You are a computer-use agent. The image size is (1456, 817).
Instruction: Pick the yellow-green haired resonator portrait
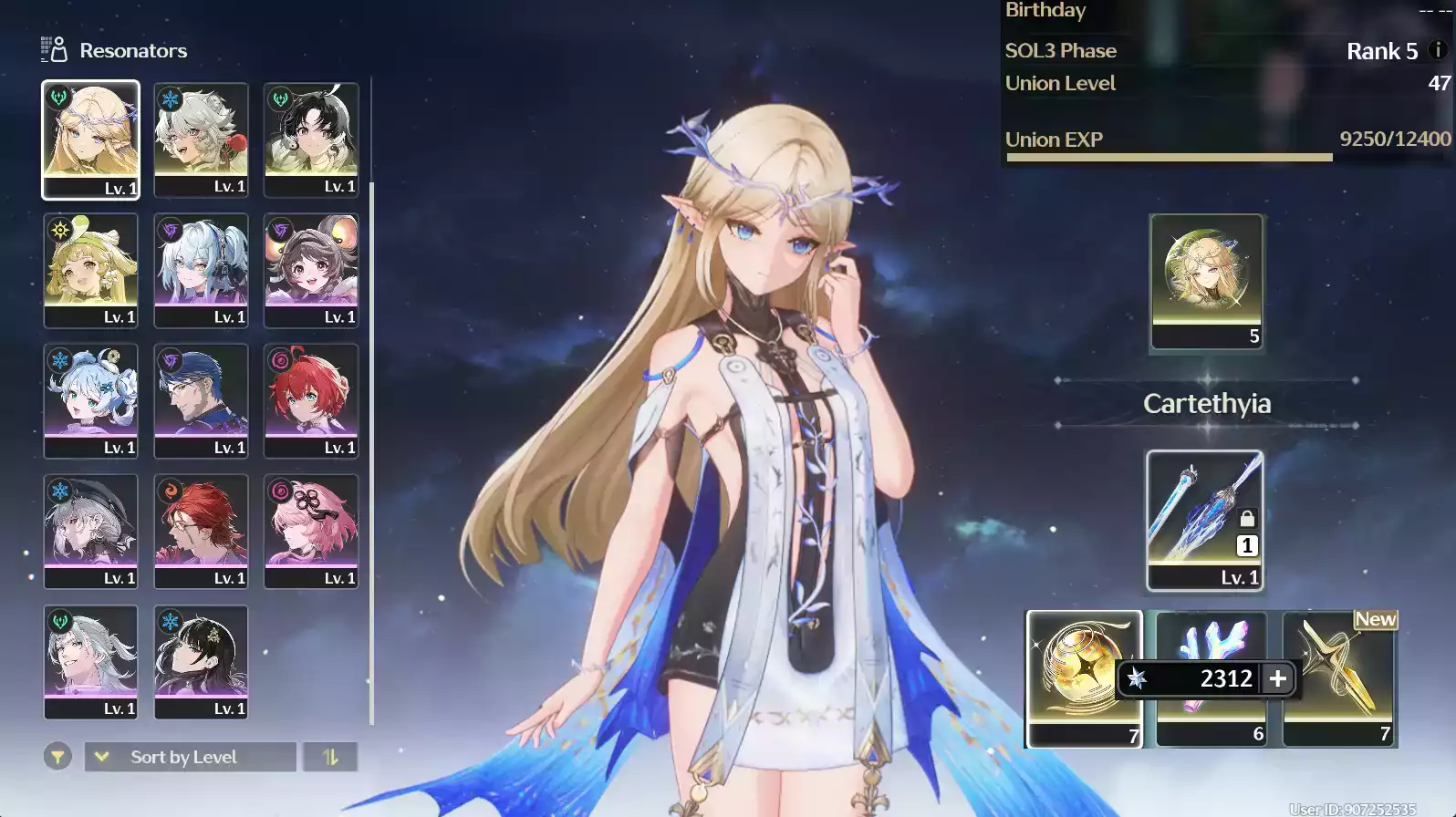[x=90, y=269]
